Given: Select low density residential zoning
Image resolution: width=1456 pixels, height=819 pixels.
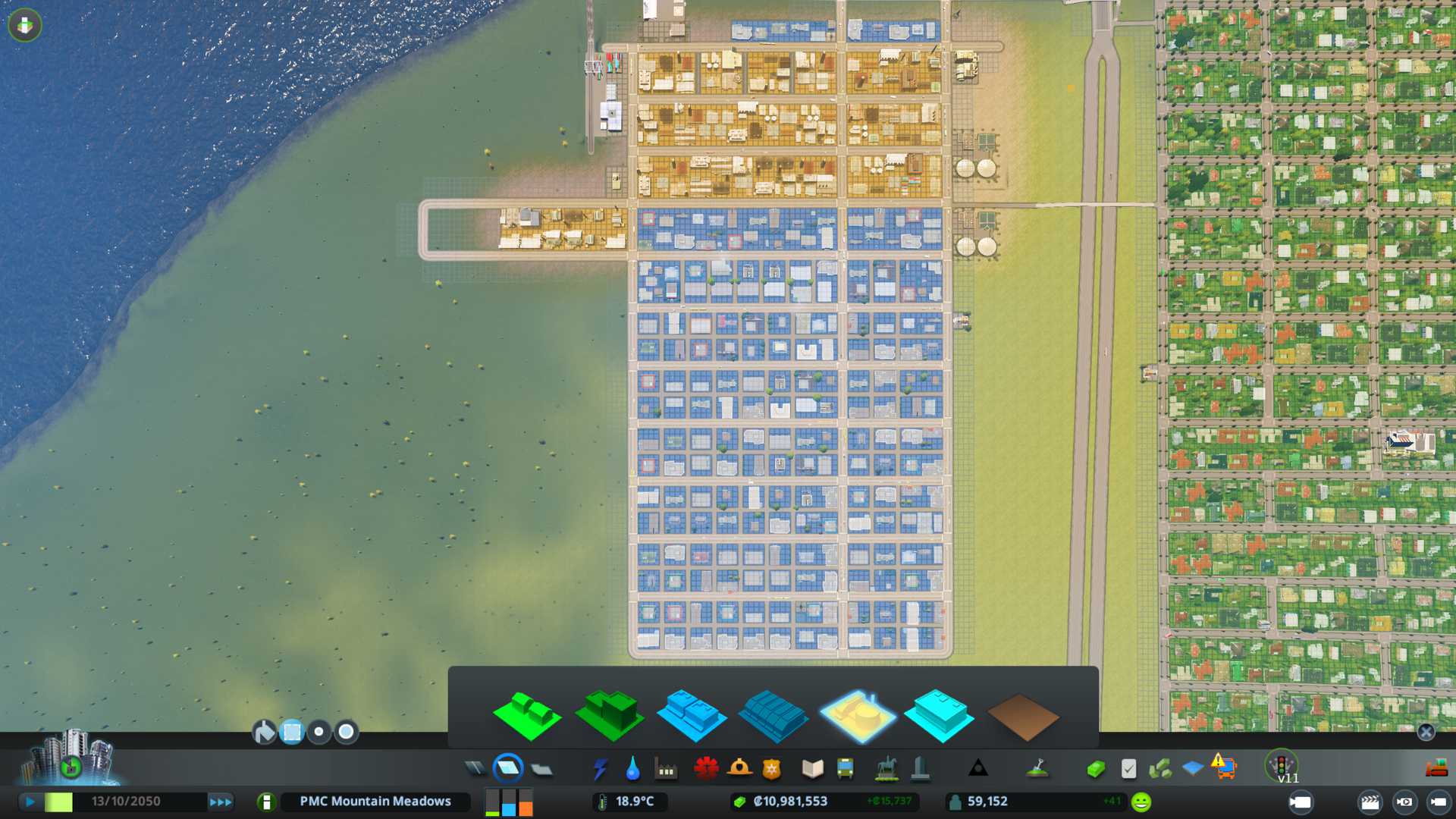Looking at the screenshot, I should tap(526, 716).
